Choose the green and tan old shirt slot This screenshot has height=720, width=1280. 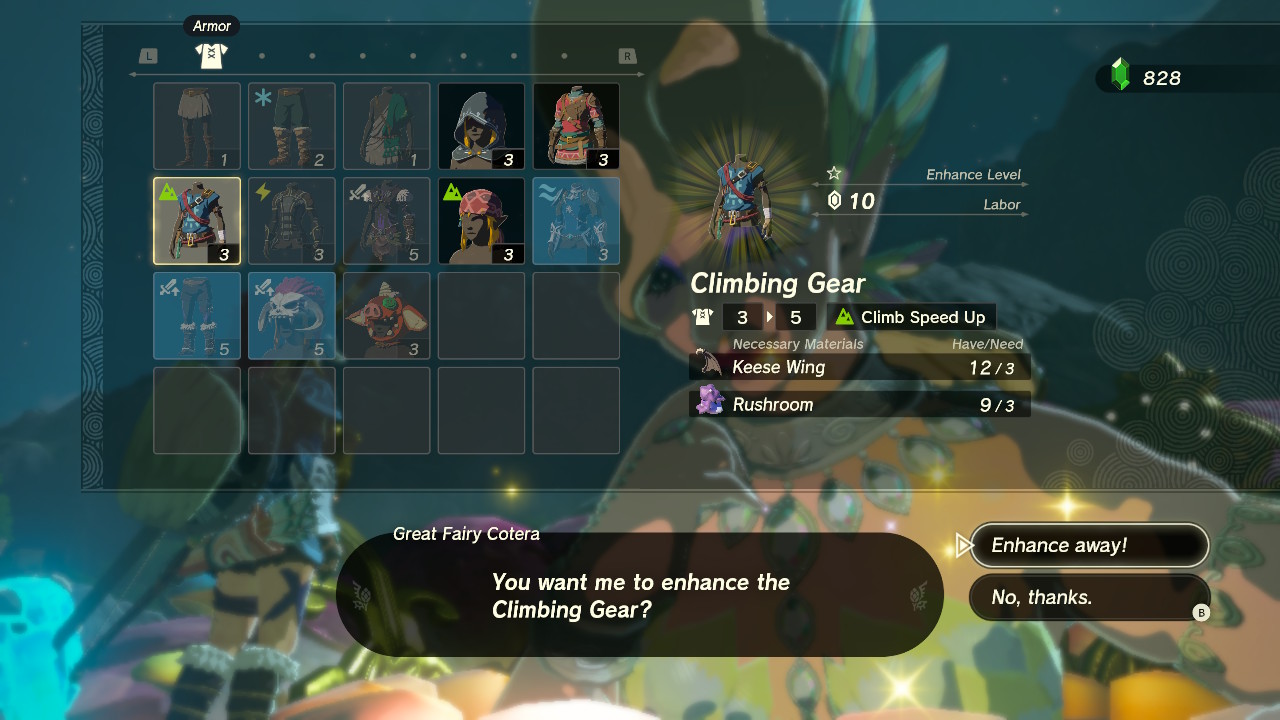pos(386,126)
